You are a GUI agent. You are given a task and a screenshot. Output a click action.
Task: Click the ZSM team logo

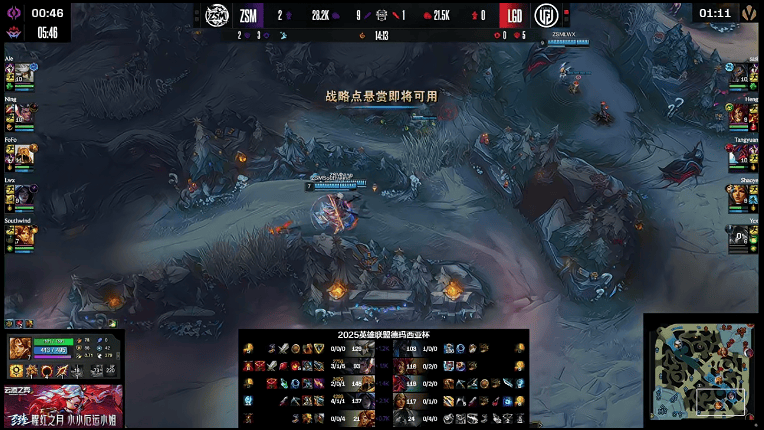click(x=217, y=15)
